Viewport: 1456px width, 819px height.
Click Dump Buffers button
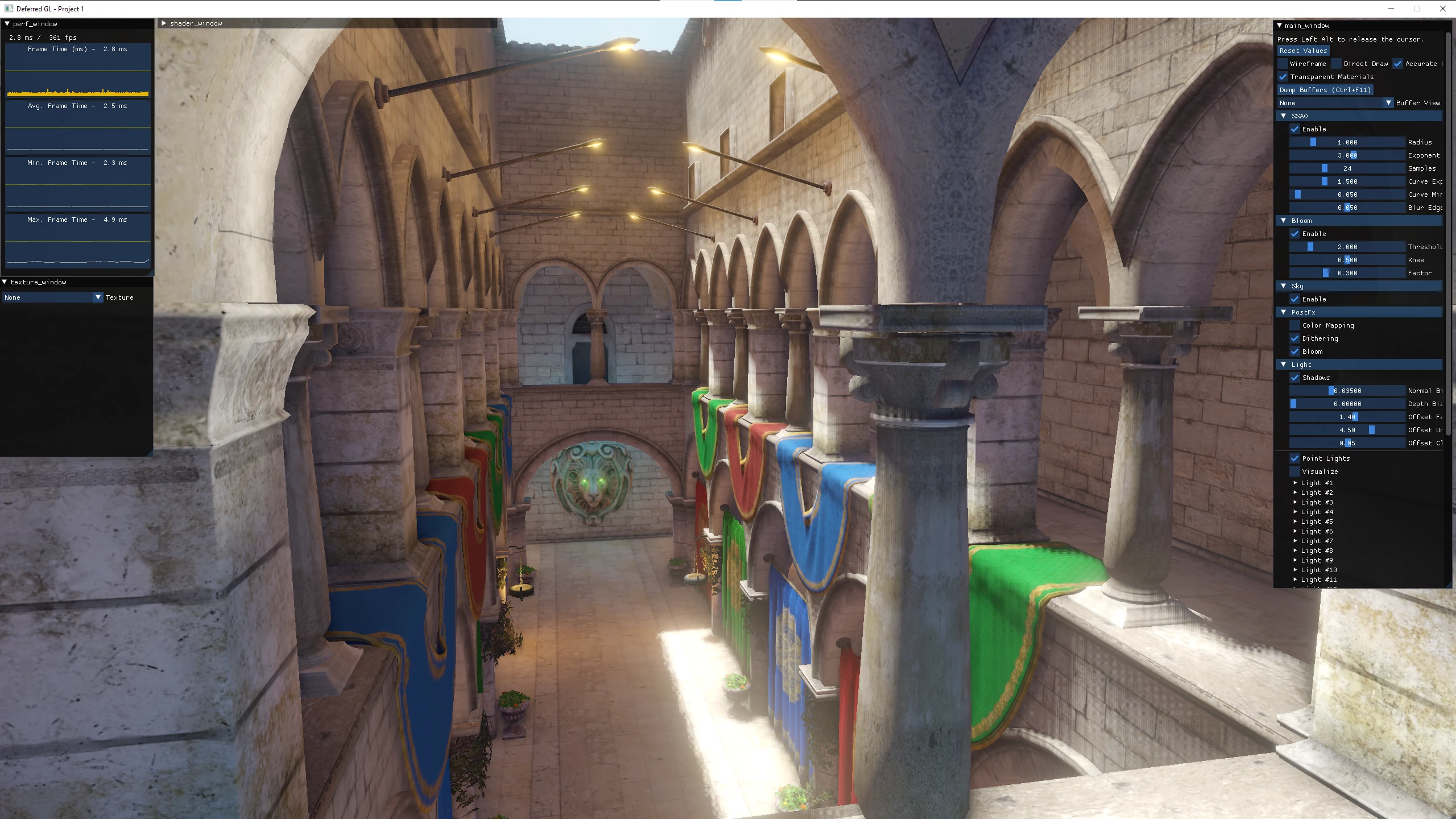click(x=1325, y=90)
